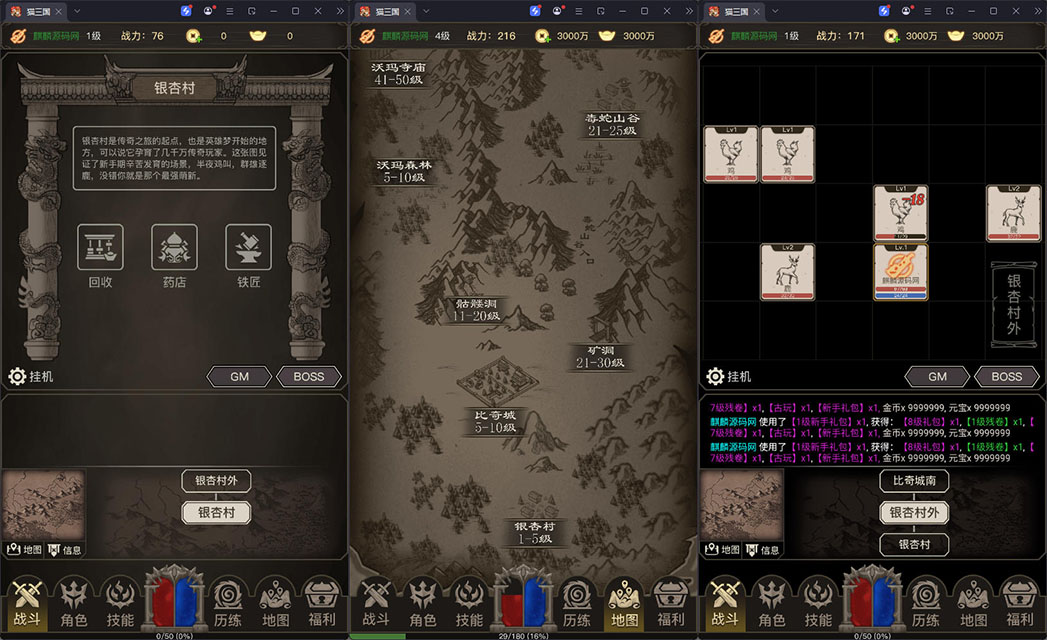Select 沃玛寺庙 41-50级 on the map

(398, 73)
